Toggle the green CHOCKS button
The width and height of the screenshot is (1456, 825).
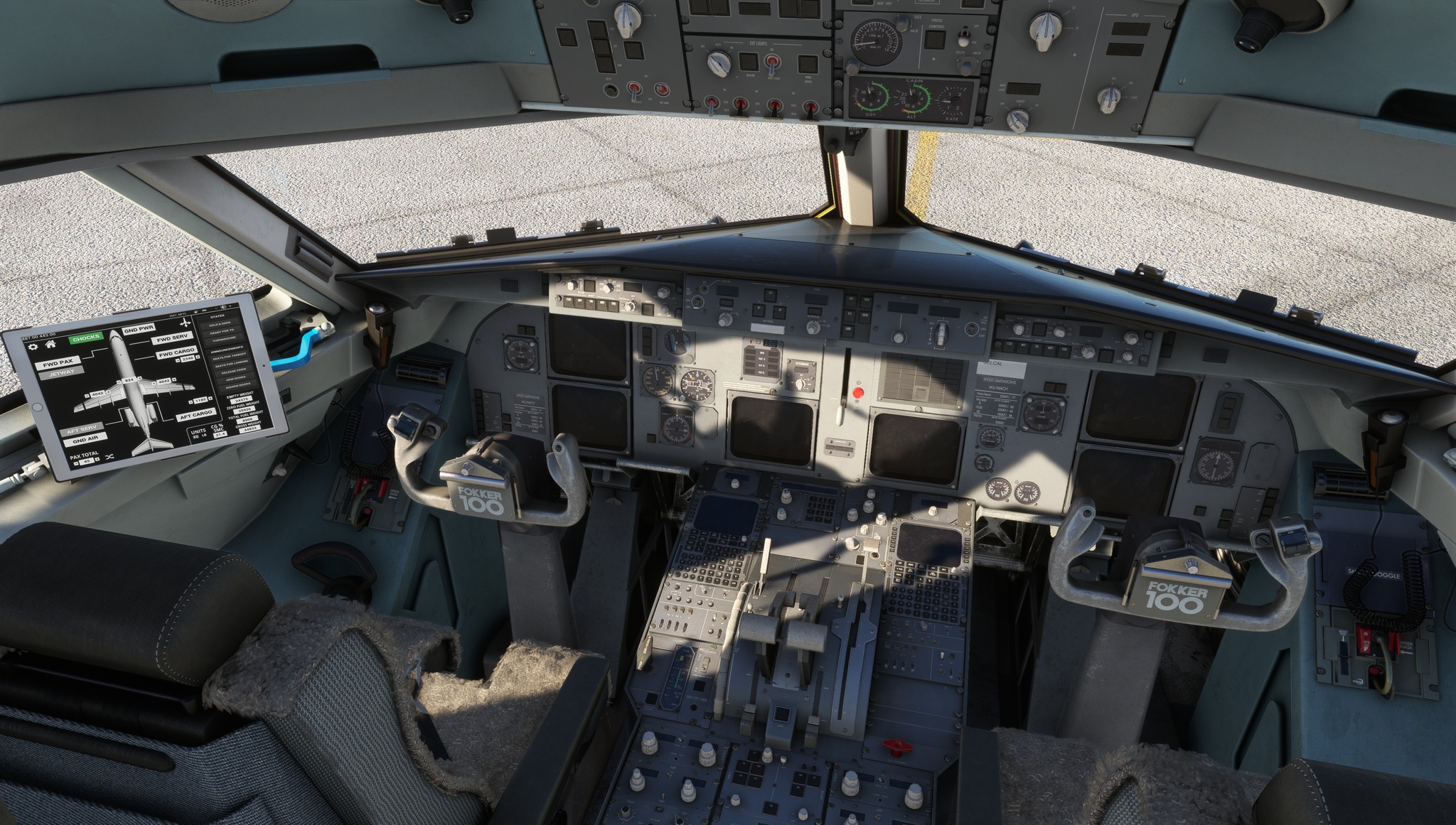86,338
